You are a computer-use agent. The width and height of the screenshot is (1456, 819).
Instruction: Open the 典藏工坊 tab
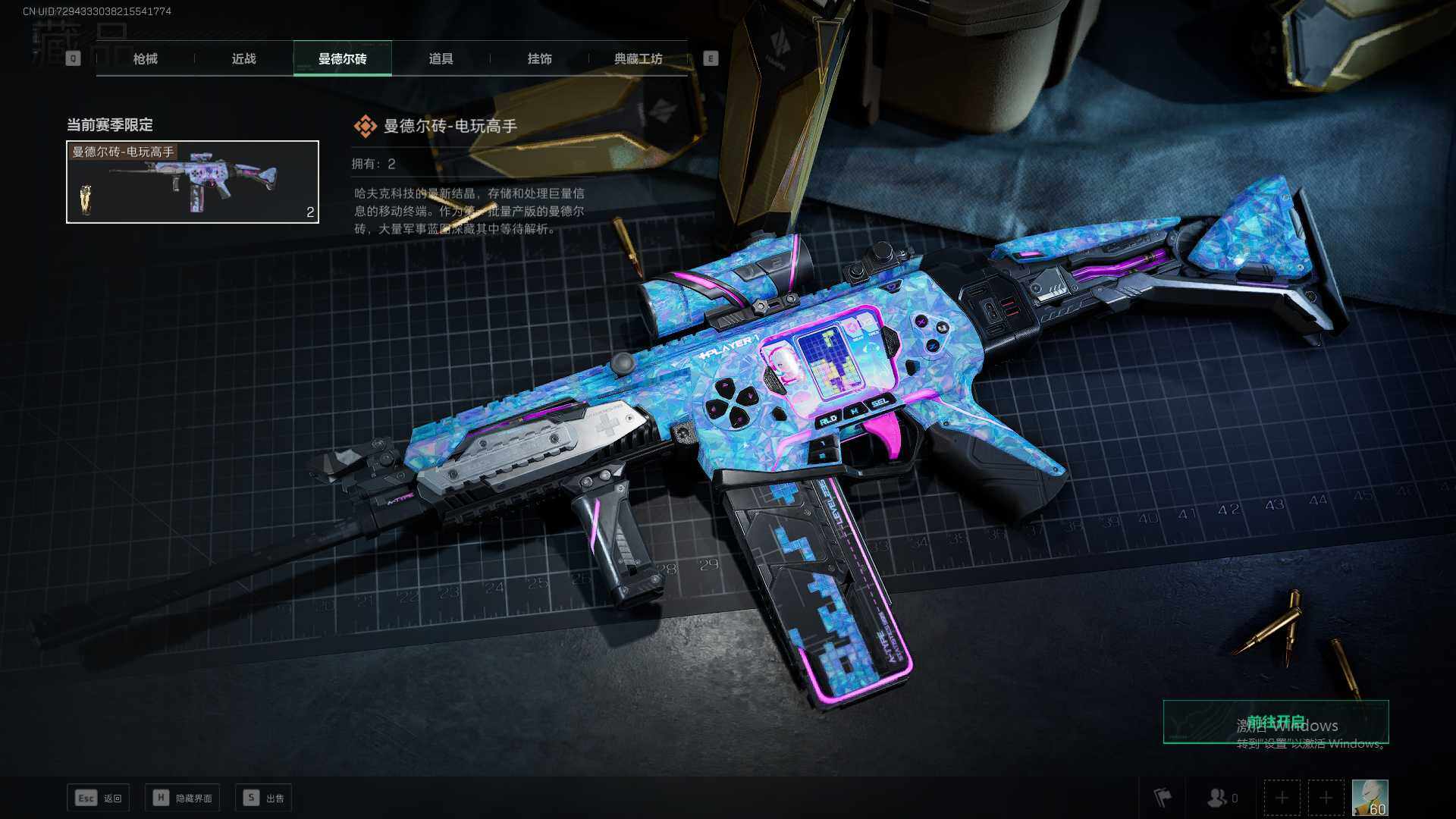pyautogui.click(x=638, y=59)
